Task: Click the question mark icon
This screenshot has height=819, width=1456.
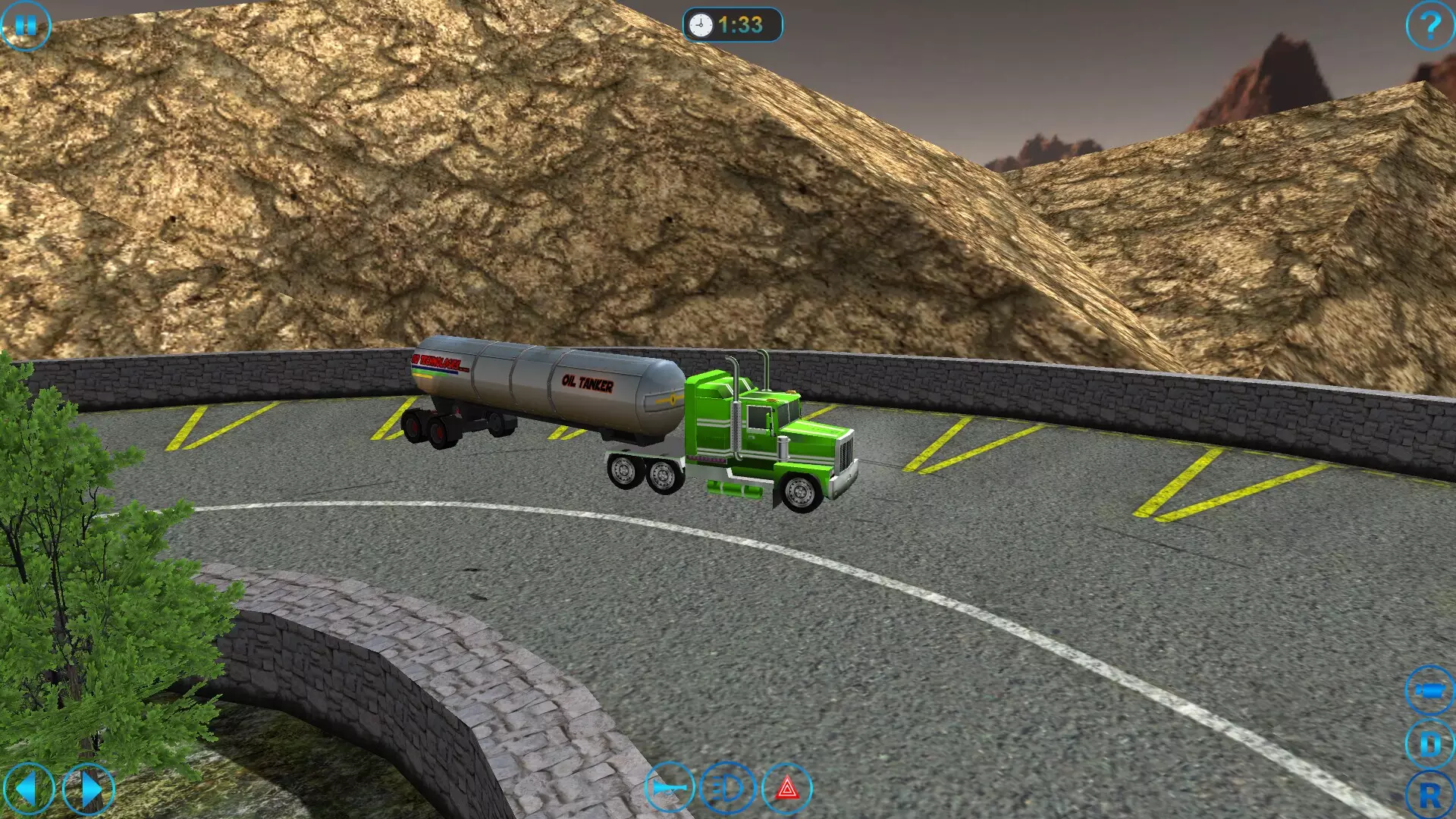Action: [x=1429, y=27]
